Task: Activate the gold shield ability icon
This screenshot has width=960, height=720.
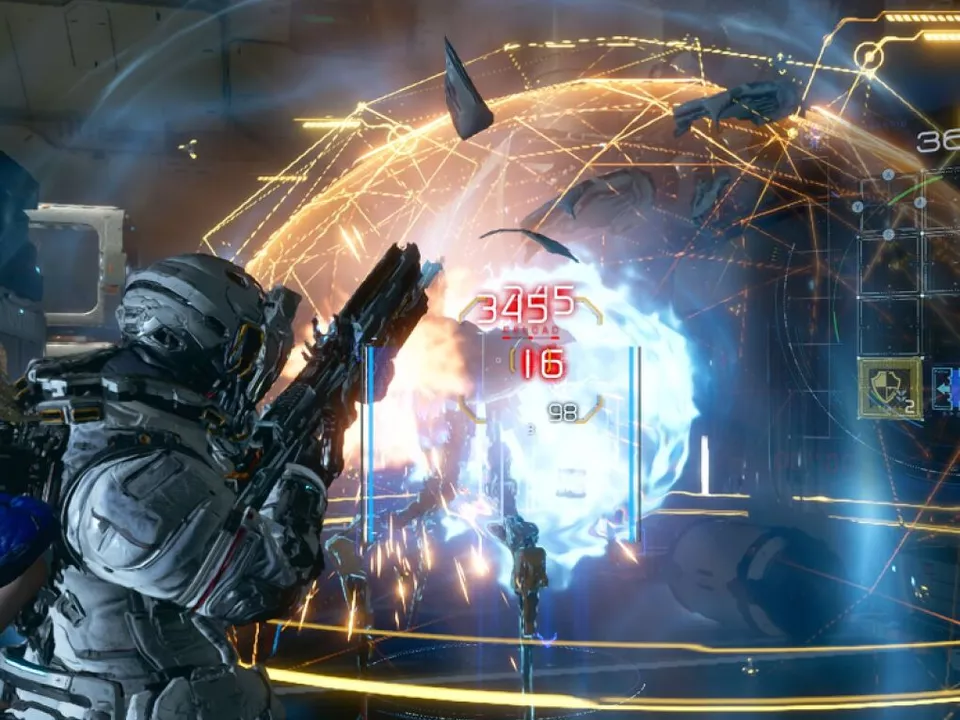Action: (889, 389)
